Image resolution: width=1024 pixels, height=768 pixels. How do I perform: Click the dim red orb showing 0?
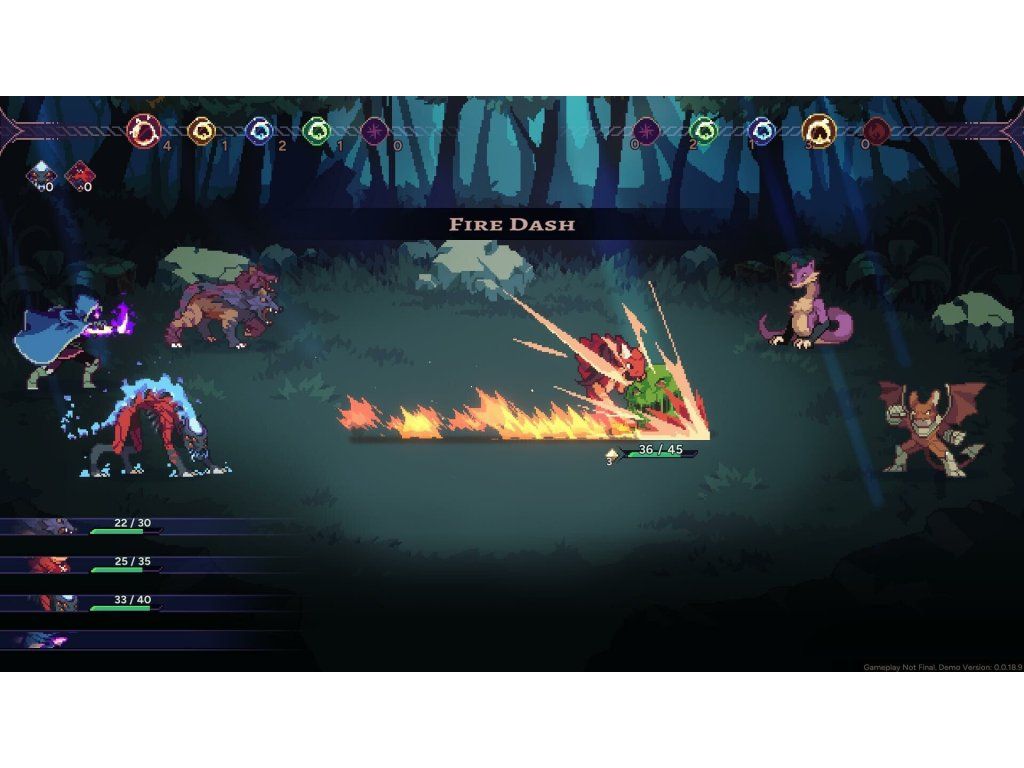(877, 130)
